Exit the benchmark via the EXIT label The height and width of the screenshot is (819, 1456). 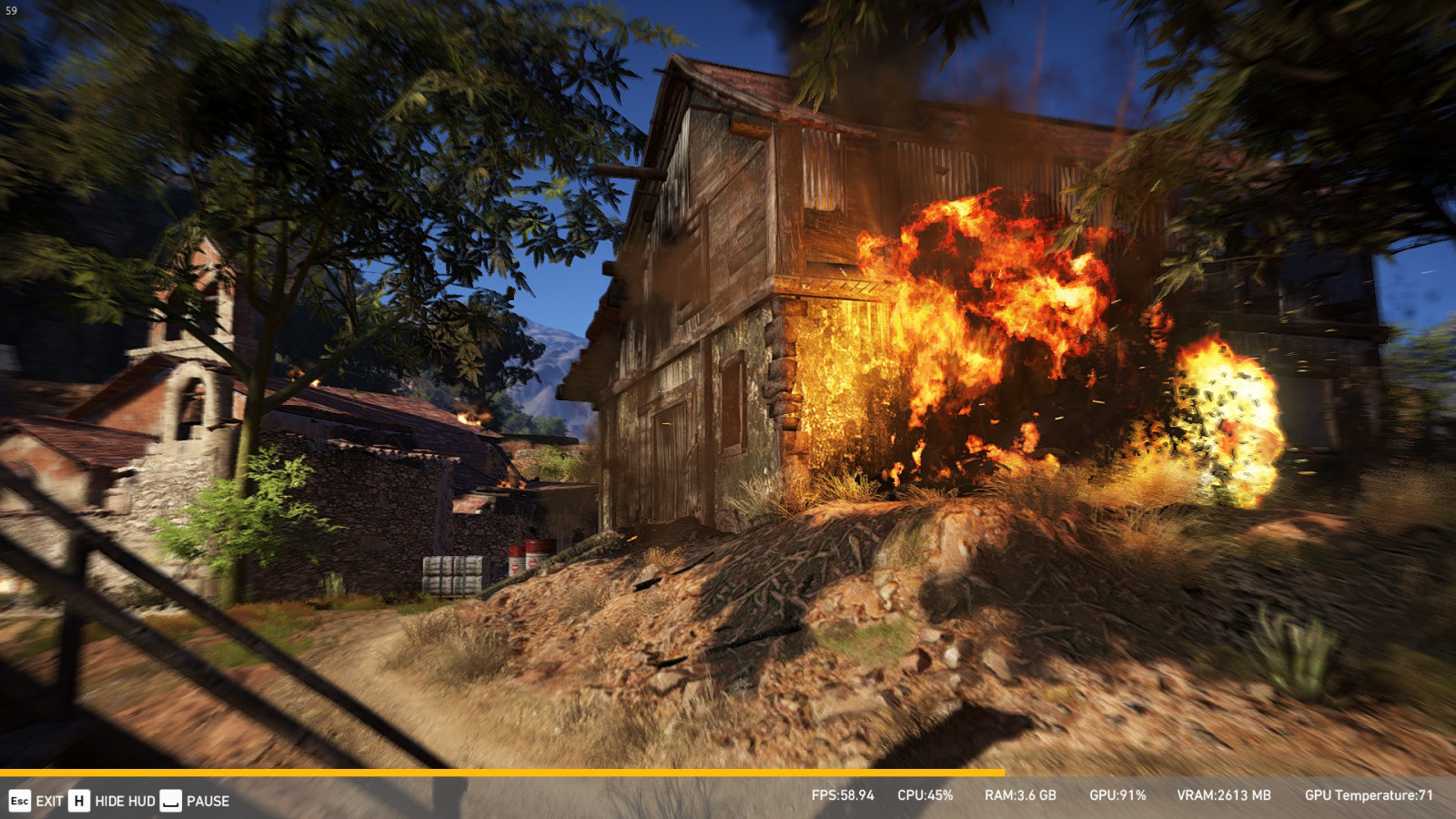coord(49,801)
